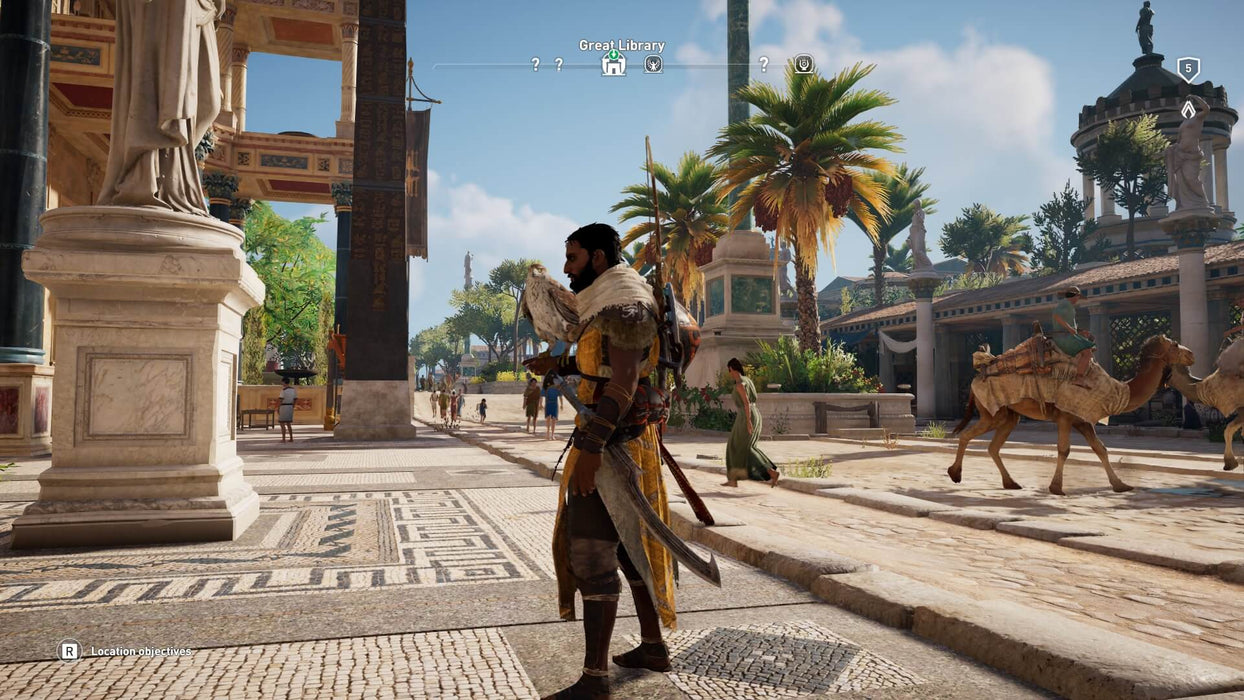Image resolution: width=1244 pixels, height=700 pixels.
Task: Select the rightmost square compass marker
Action: [803, 64]
